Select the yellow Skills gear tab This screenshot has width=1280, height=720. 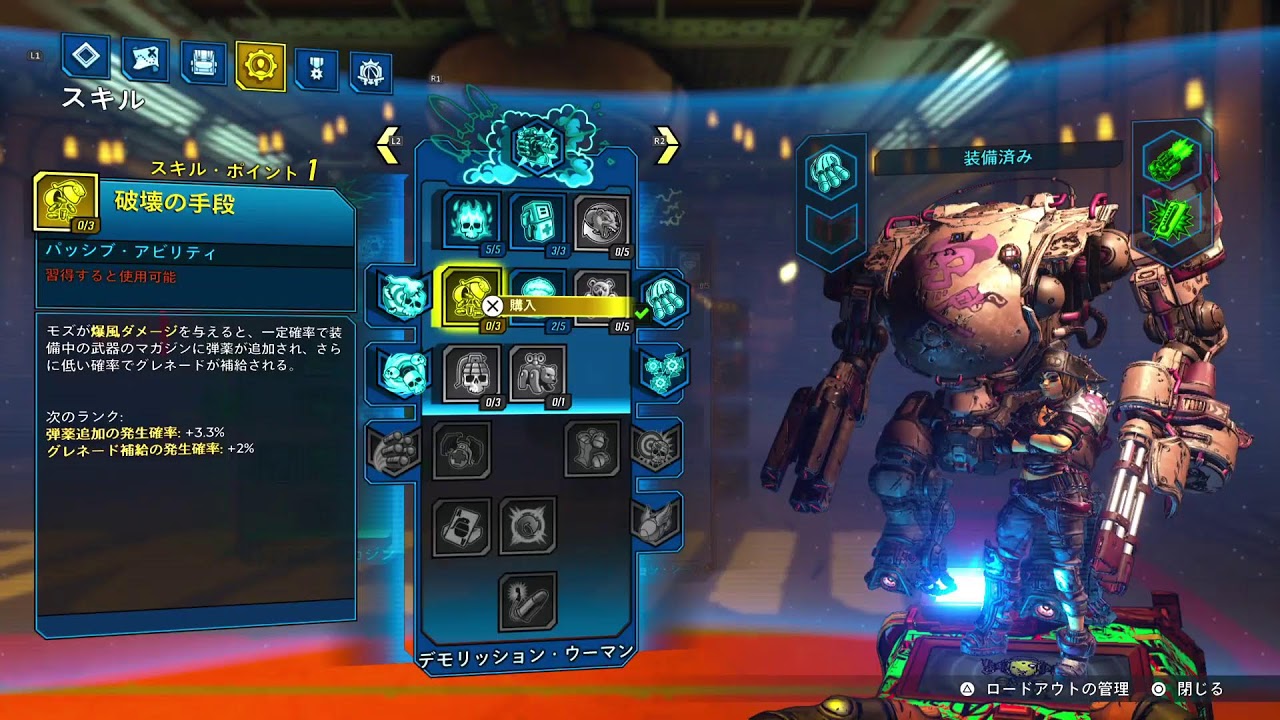point(261,67)
